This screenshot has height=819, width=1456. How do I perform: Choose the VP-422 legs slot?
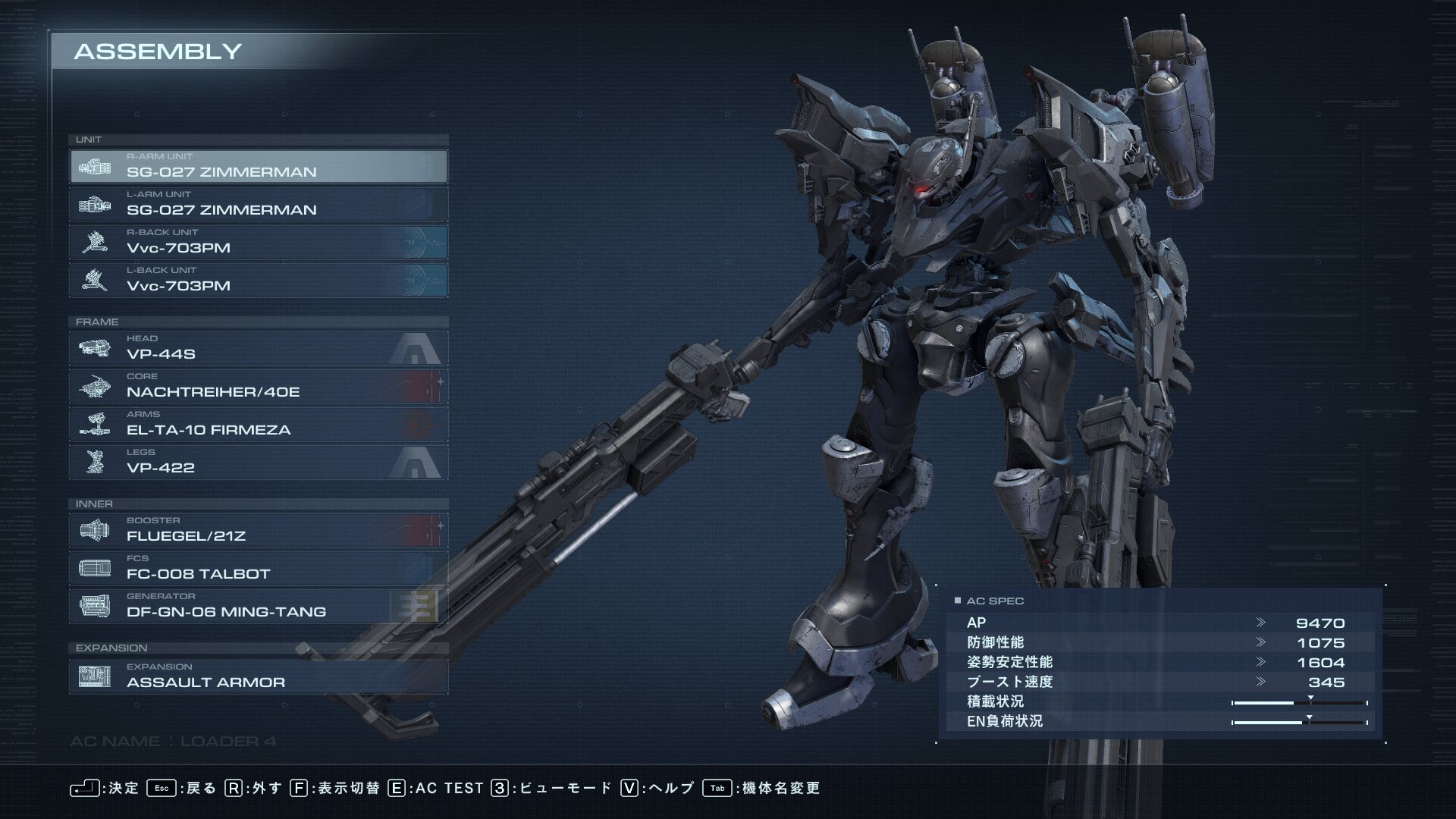258,462
